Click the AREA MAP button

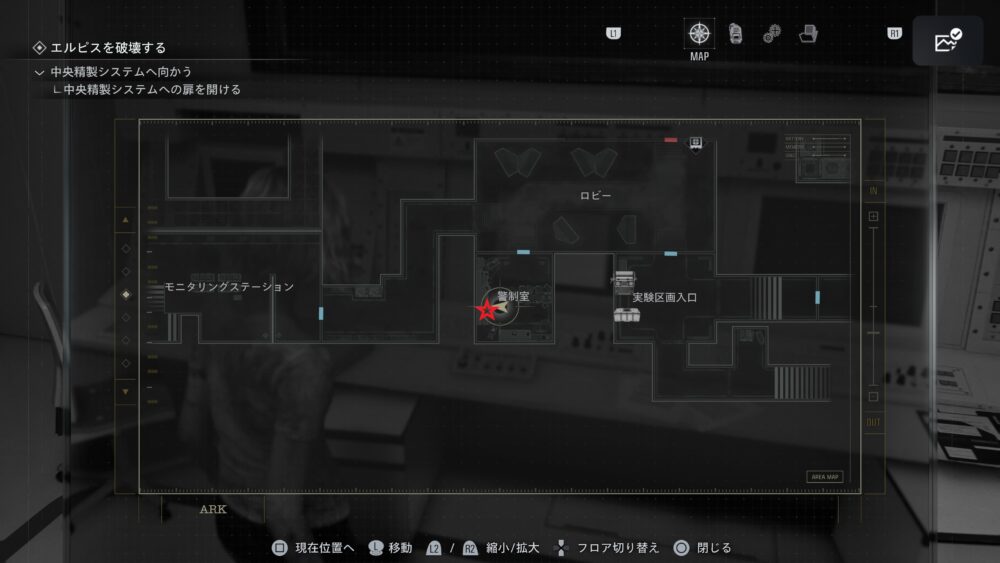pos(825,477)
